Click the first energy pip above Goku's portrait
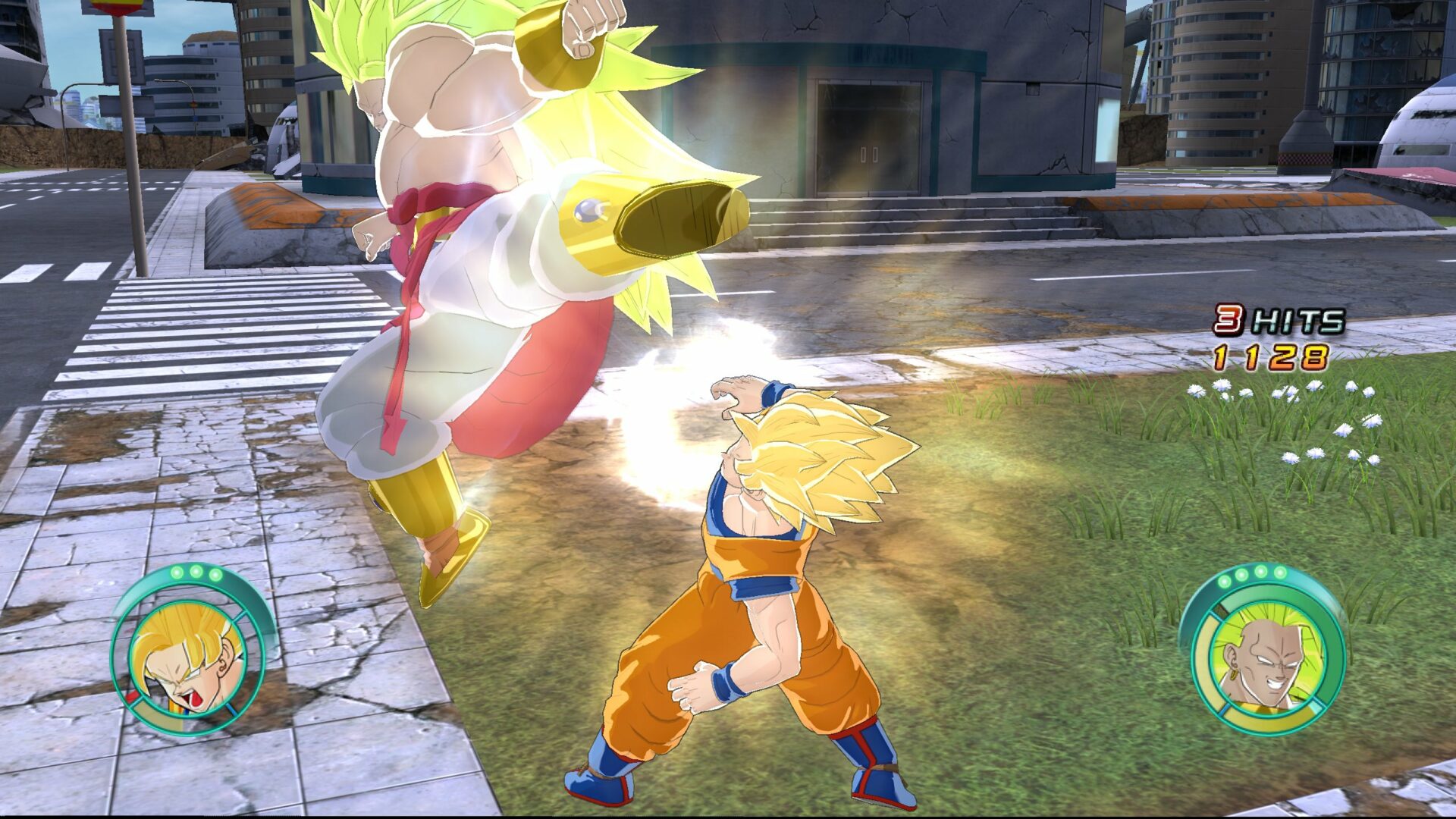The height and width of the screenshot is (819, 1456). (x=177, y=572)
